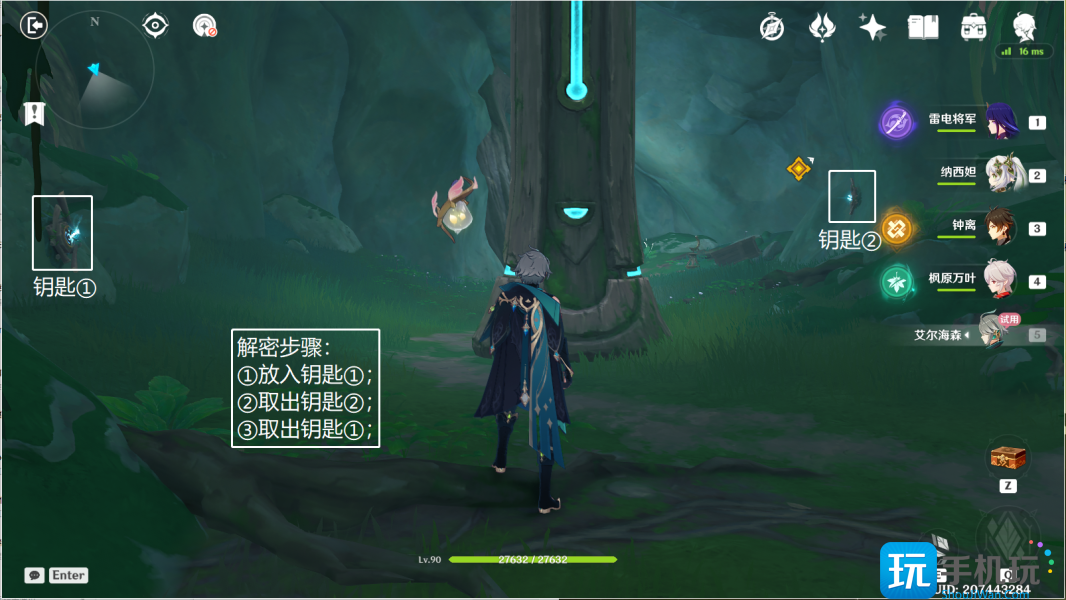Switch to party member 雷电将军
This screenshot has width=1066, height=600.
(1000, 122)
